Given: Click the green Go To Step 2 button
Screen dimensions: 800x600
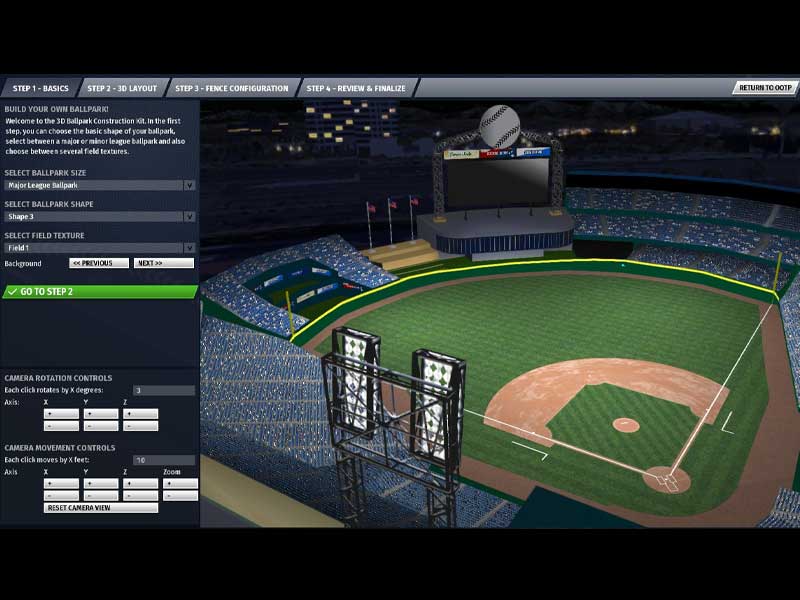Looking at the screenshot, I should pyautogui.click(x=99, y=292).
